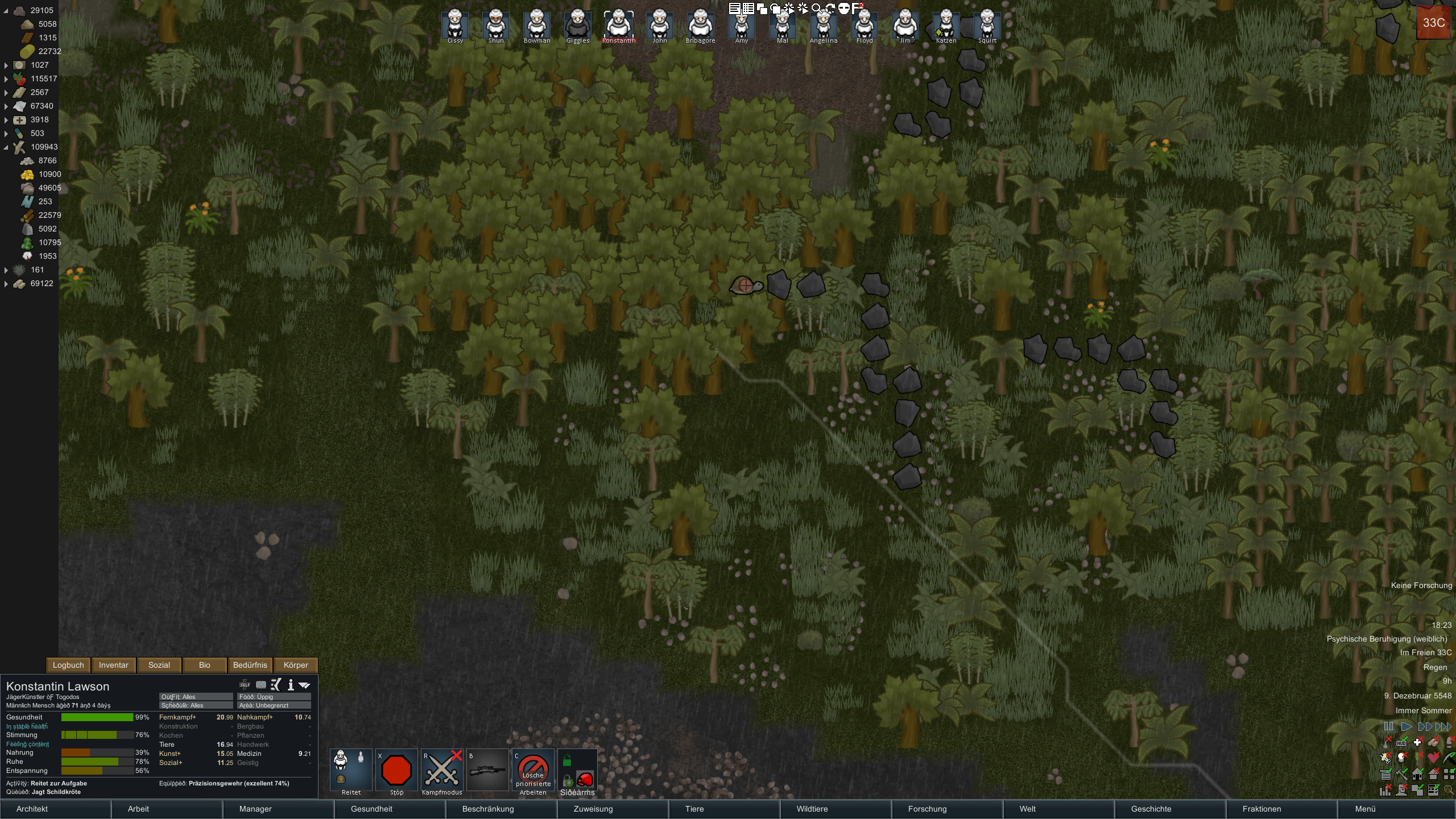
Task: Switch to the Inventar tab
Action: point(114,665)
